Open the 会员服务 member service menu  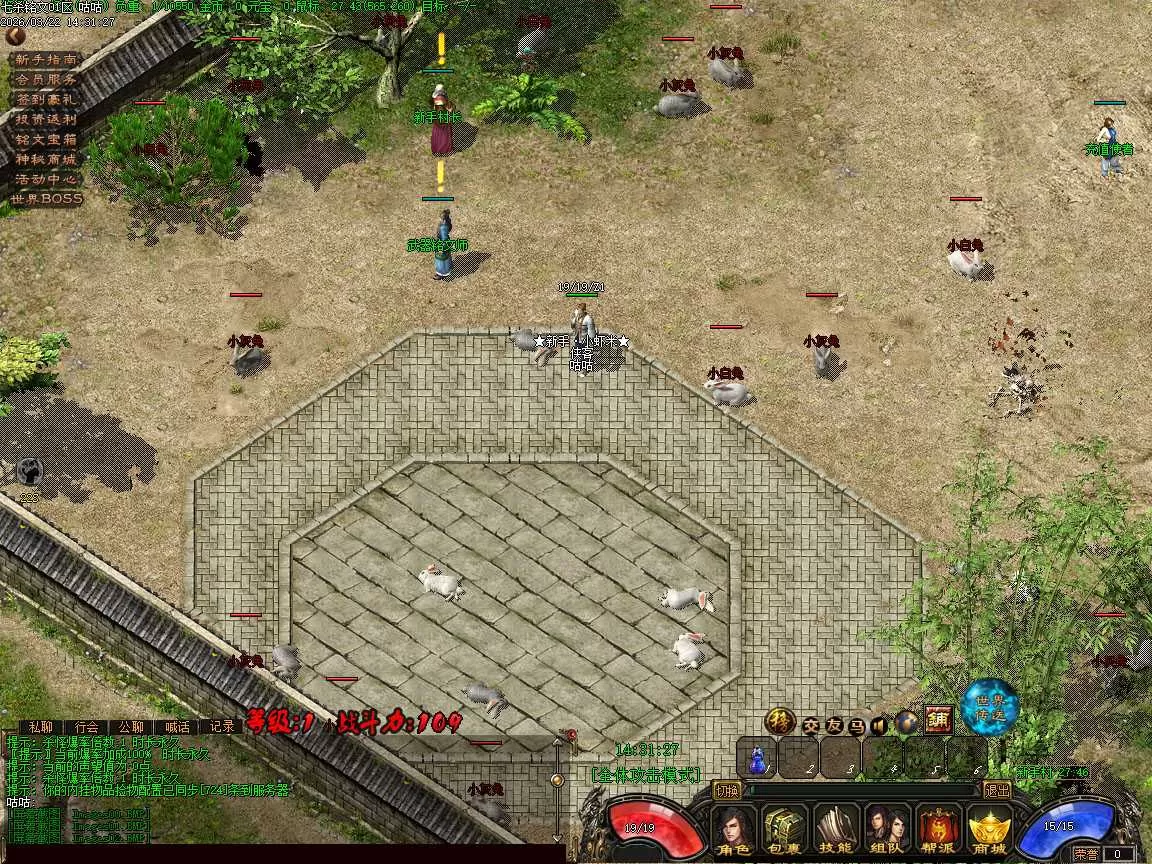pos(46,79)
